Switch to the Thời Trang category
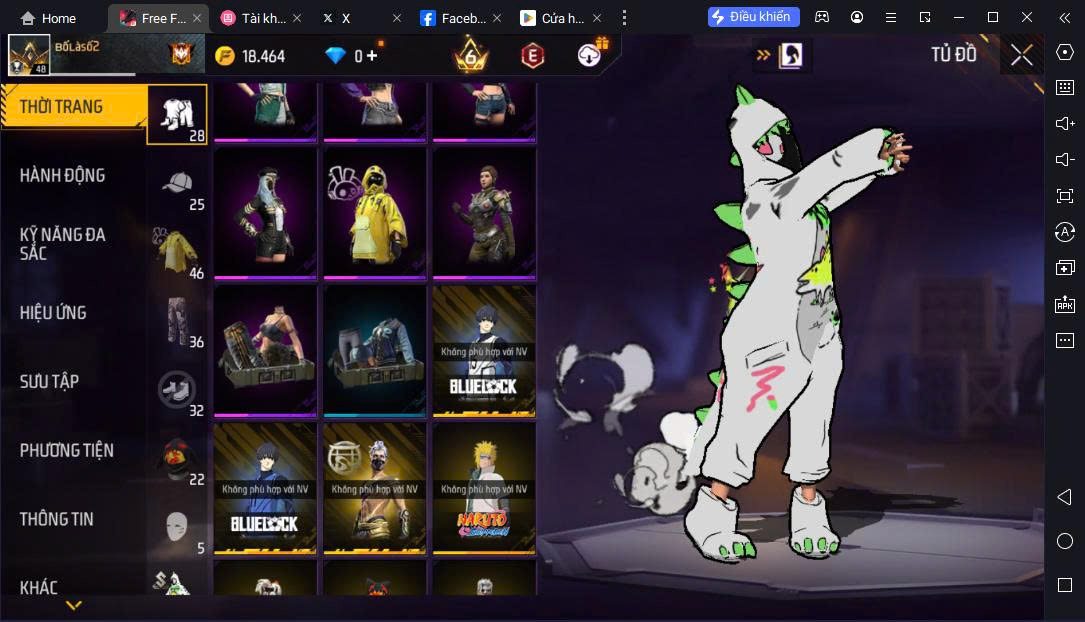The height and width of the screenshot is (622, 1085). [x=62, y=107]
